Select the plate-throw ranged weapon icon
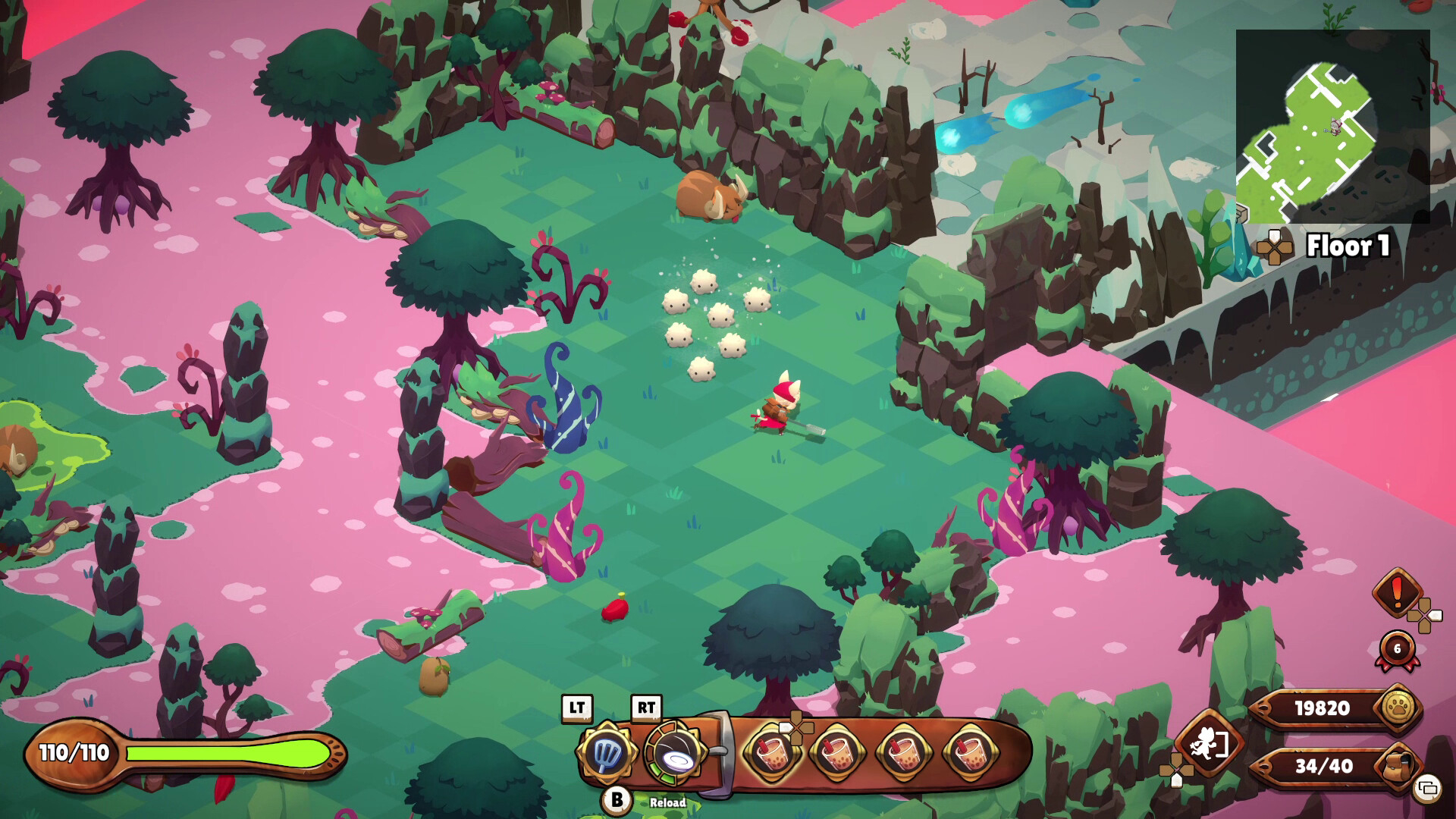The height and width of the screenshot is (819, 1456). click(x=674, y=754)
